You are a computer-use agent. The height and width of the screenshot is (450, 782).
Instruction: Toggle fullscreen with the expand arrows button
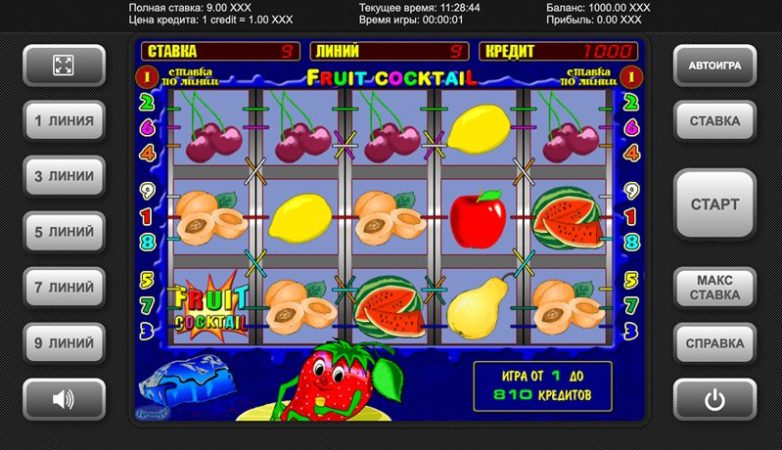(x=64, y=66)
